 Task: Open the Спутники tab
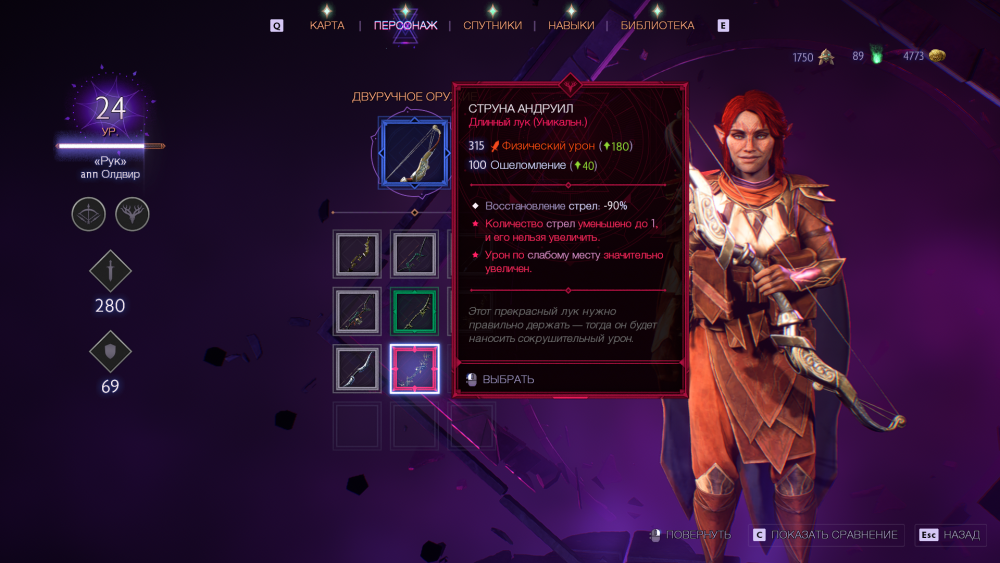point(492,25)
